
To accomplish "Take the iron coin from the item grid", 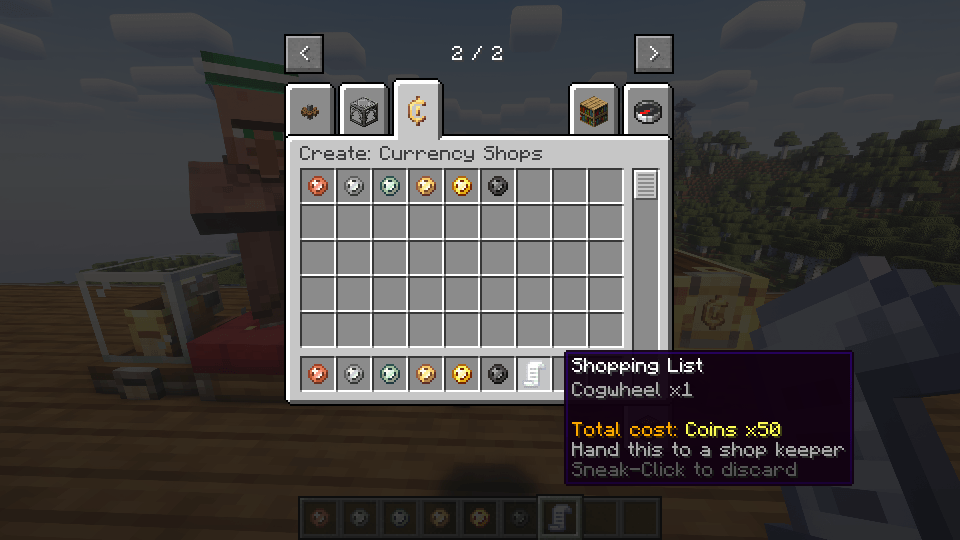I will tap(354, 186).
